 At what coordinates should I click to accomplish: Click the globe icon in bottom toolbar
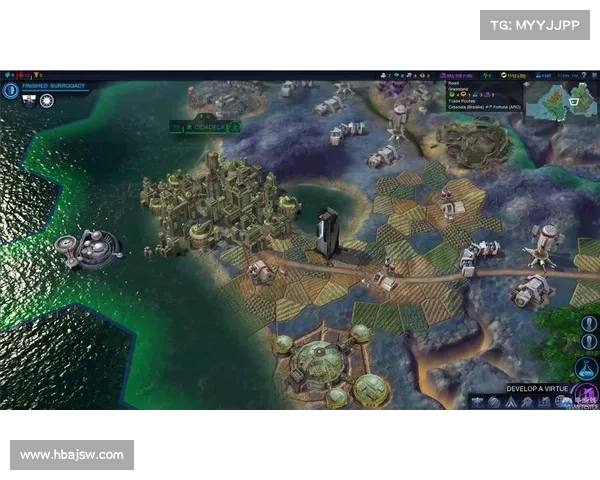point(494,402)
